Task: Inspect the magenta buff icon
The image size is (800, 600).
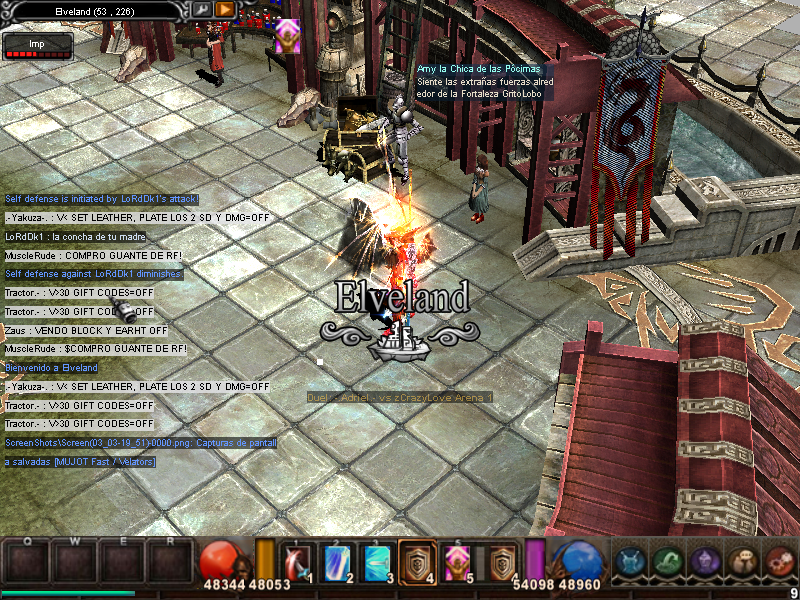Action: [287, 36]
